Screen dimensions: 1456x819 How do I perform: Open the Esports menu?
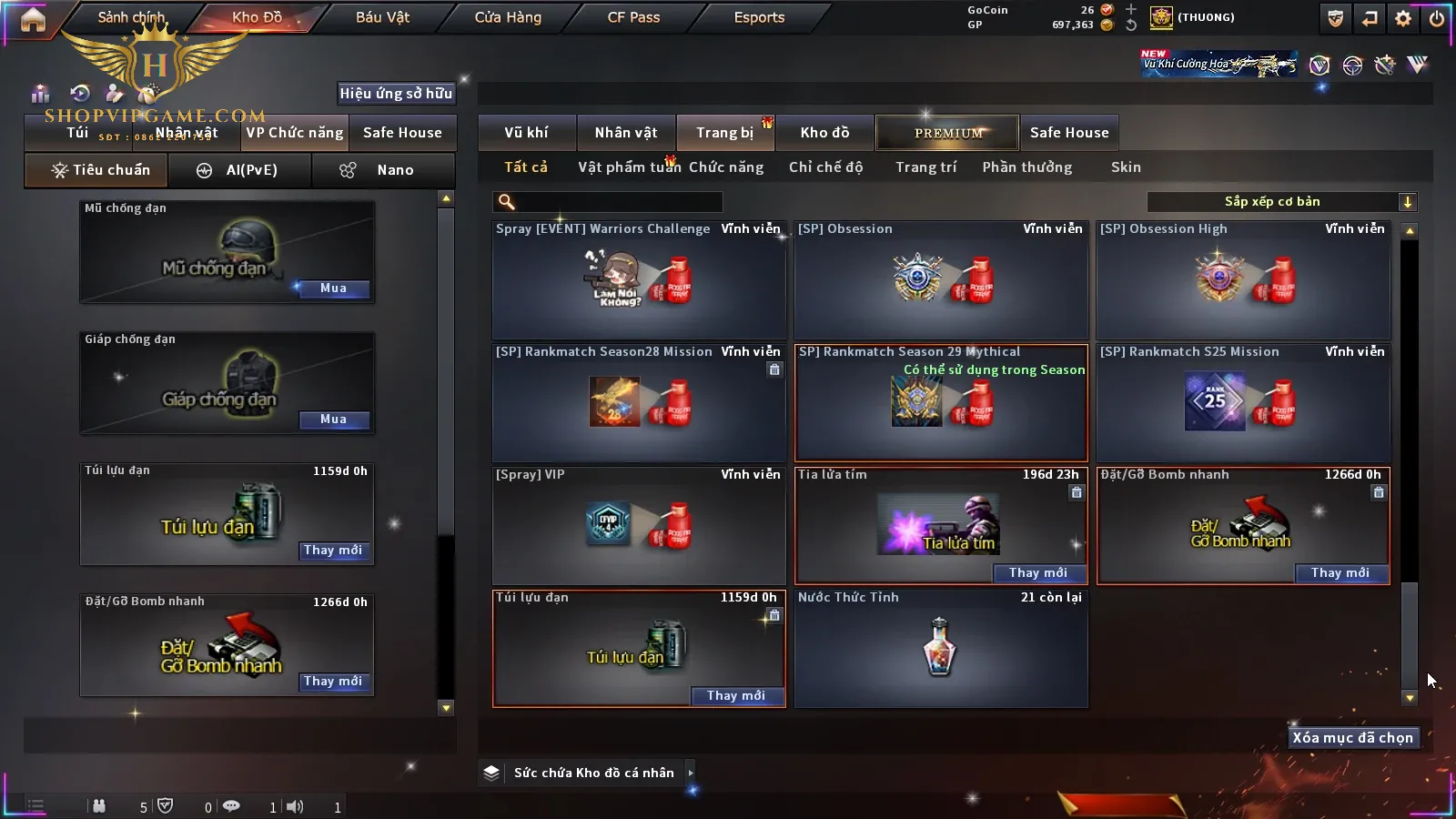[x=759, y=17]
